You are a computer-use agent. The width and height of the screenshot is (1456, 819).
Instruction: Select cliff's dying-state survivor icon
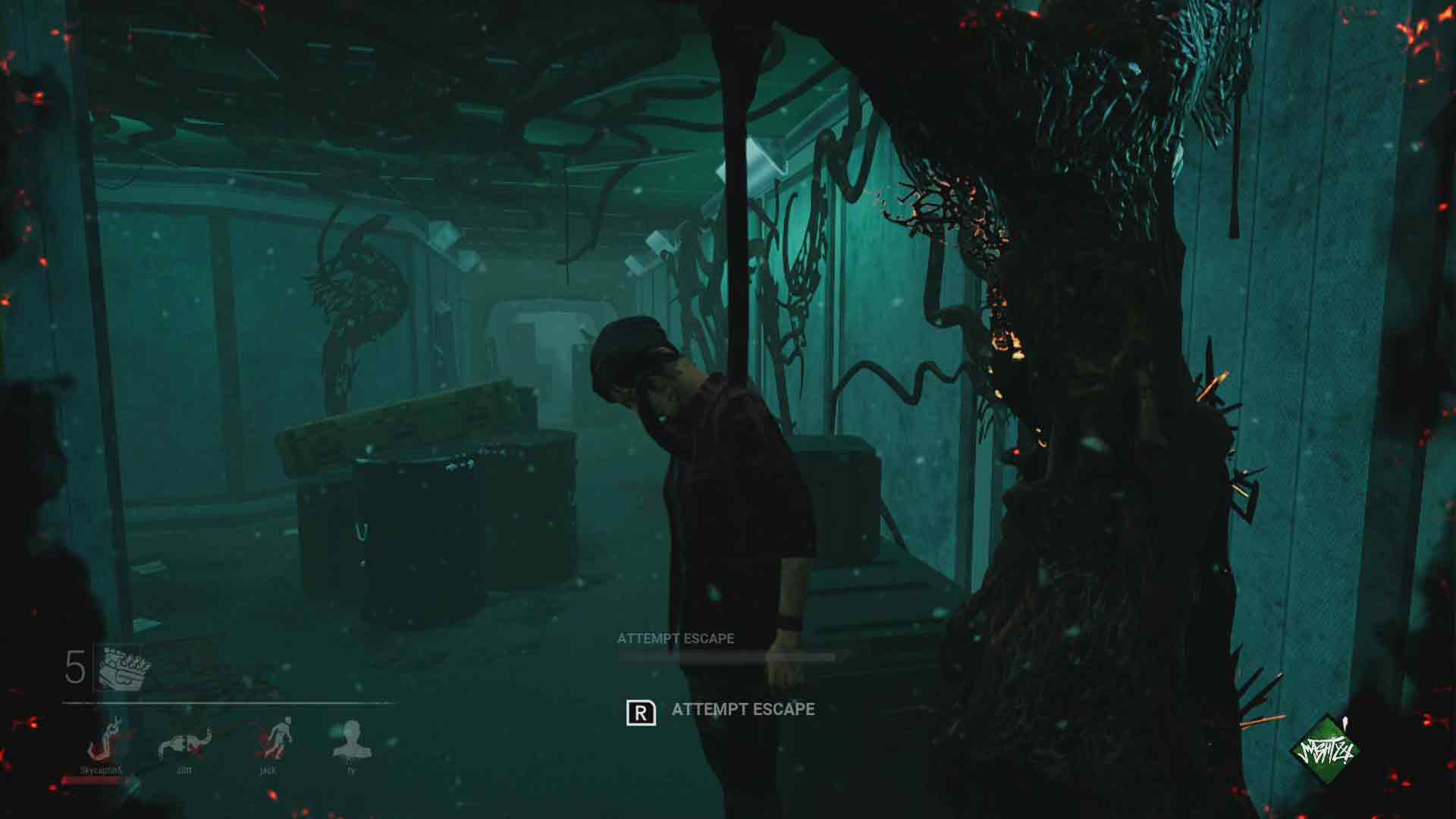click(x=184, y=742)
